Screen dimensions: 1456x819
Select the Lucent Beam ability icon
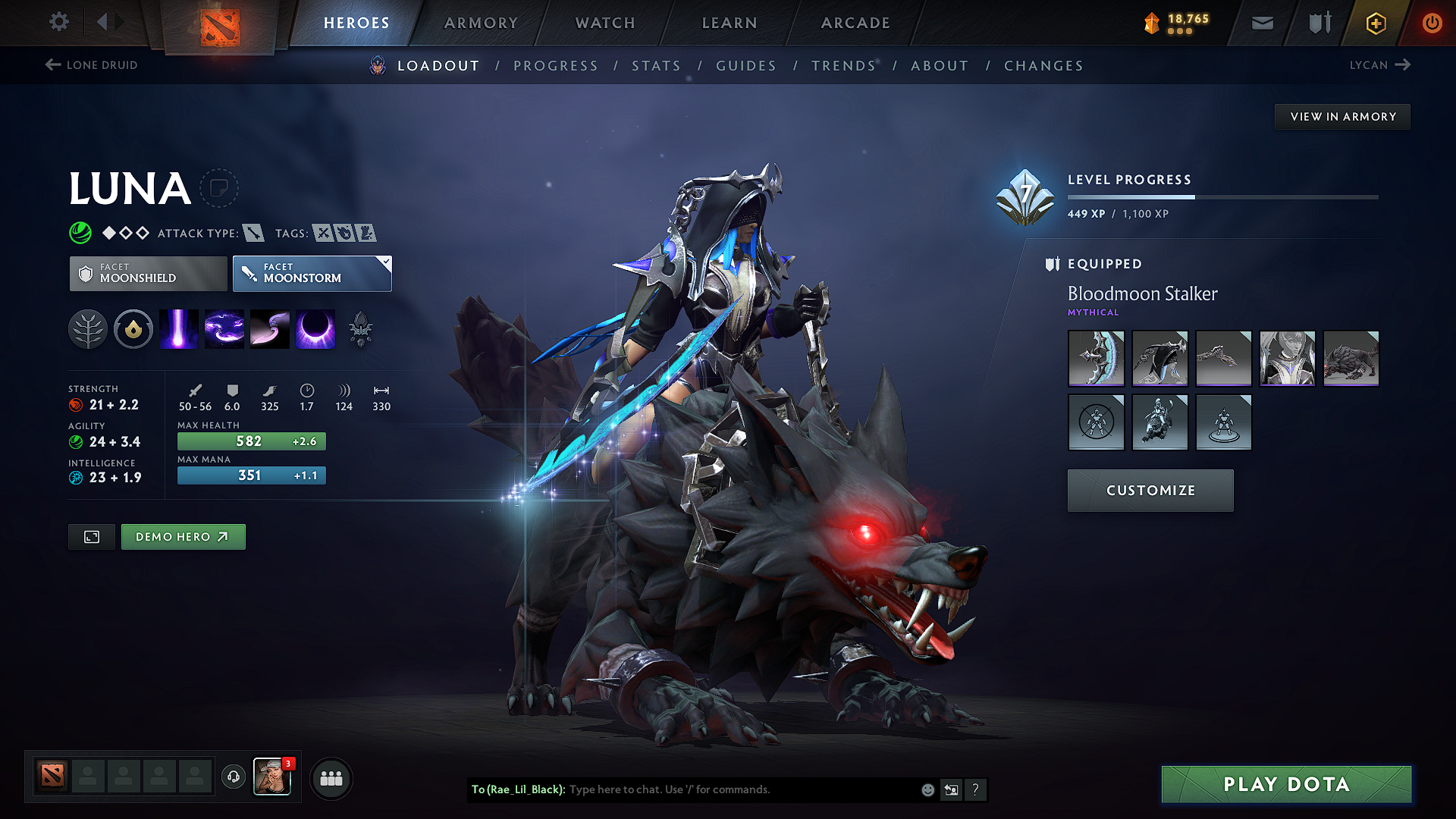click(179, 328)
